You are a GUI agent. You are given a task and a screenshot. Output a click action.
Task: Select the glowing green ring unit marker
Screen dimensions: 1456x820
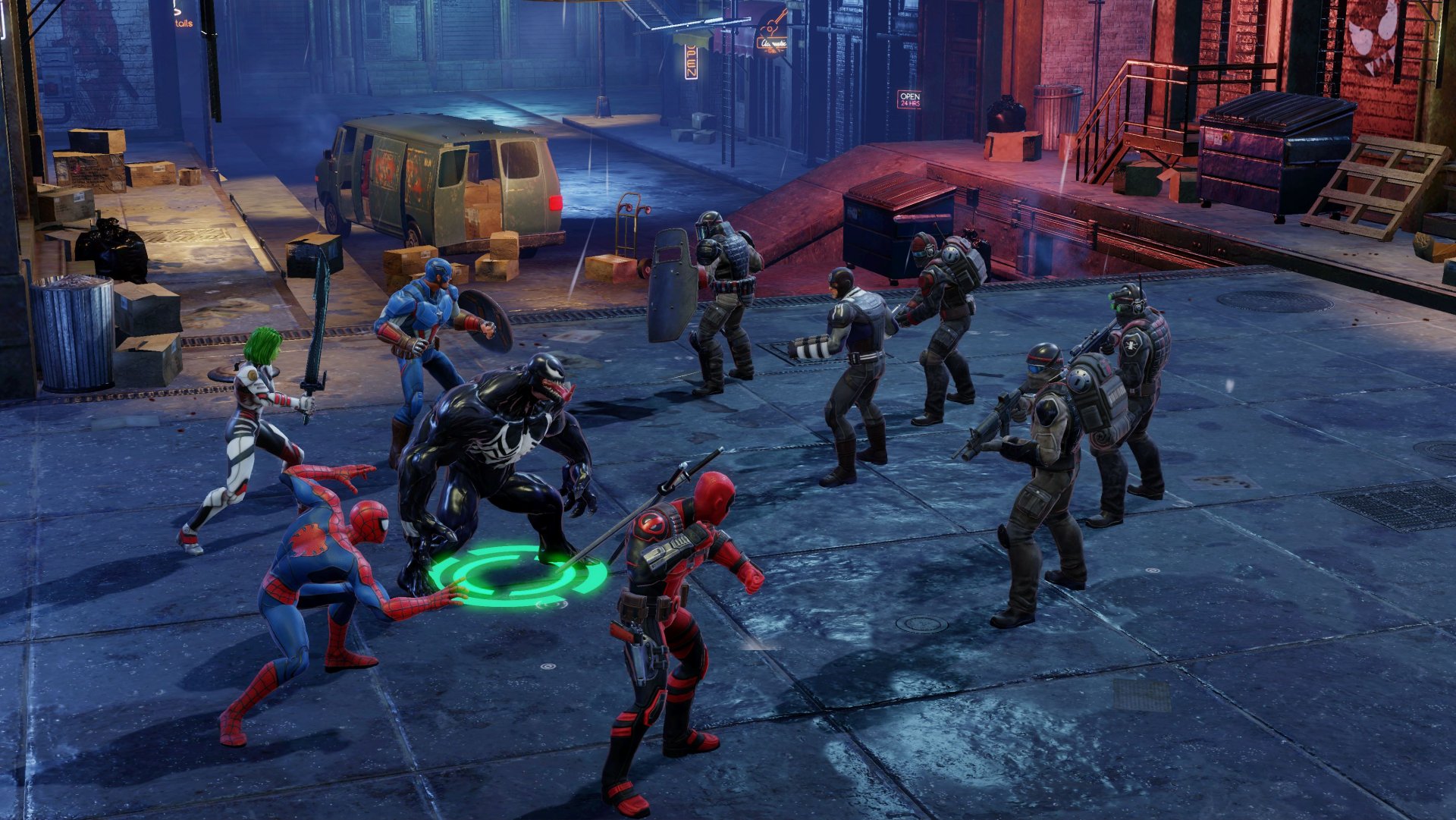(519, 578)
